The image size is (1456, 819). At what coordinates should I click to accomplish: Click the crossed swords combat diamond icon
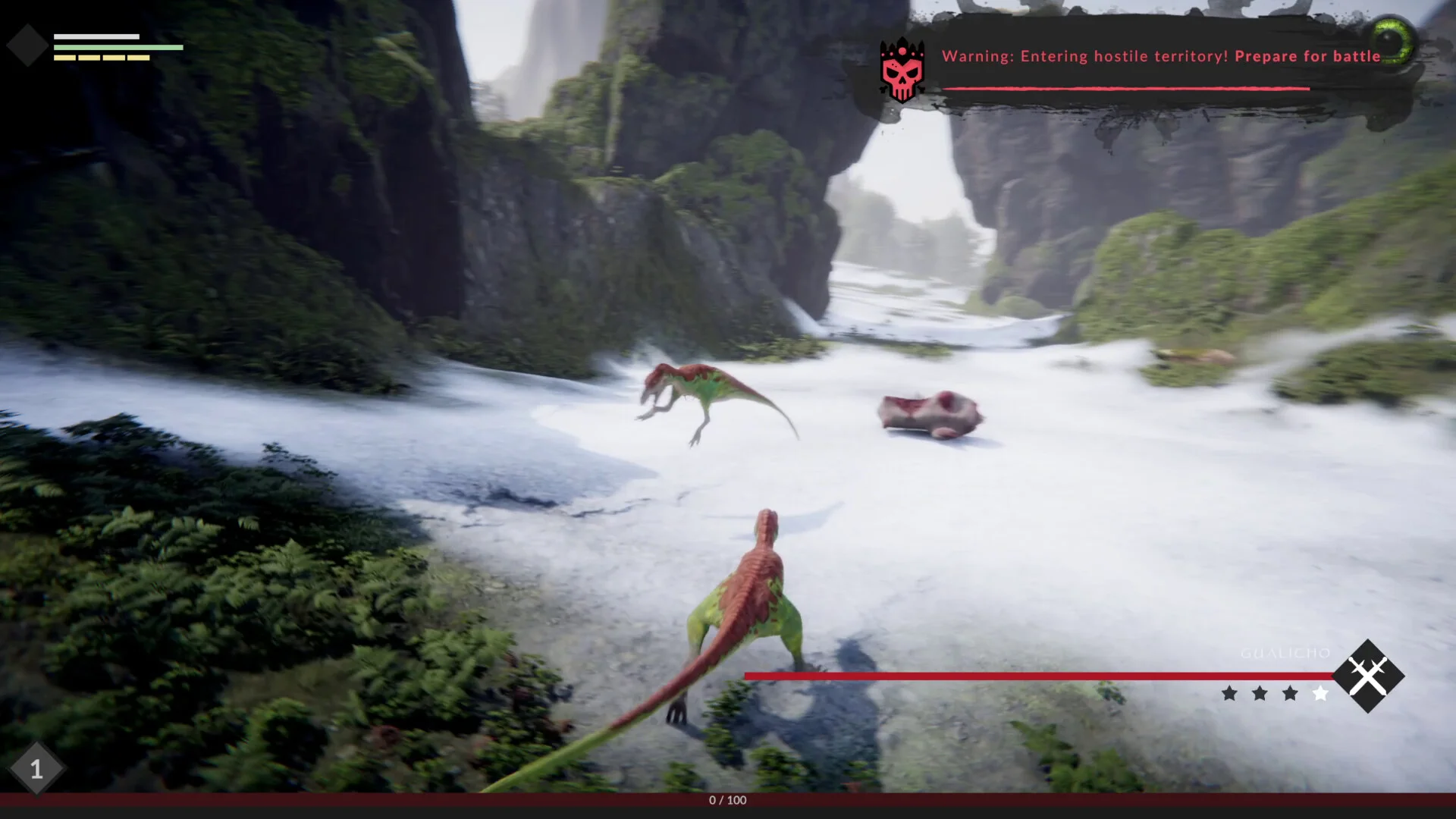(x=1368, y=676)
